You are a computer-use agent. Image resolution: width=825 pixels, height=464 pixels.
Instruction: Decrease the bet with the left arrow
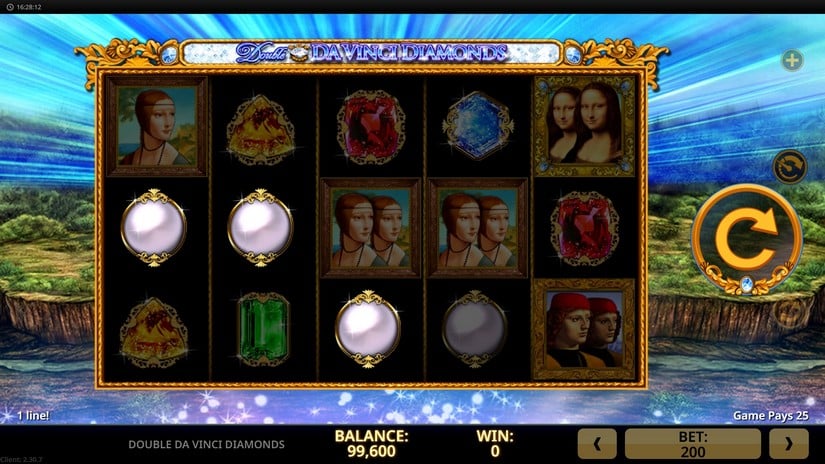click(598, 443)
